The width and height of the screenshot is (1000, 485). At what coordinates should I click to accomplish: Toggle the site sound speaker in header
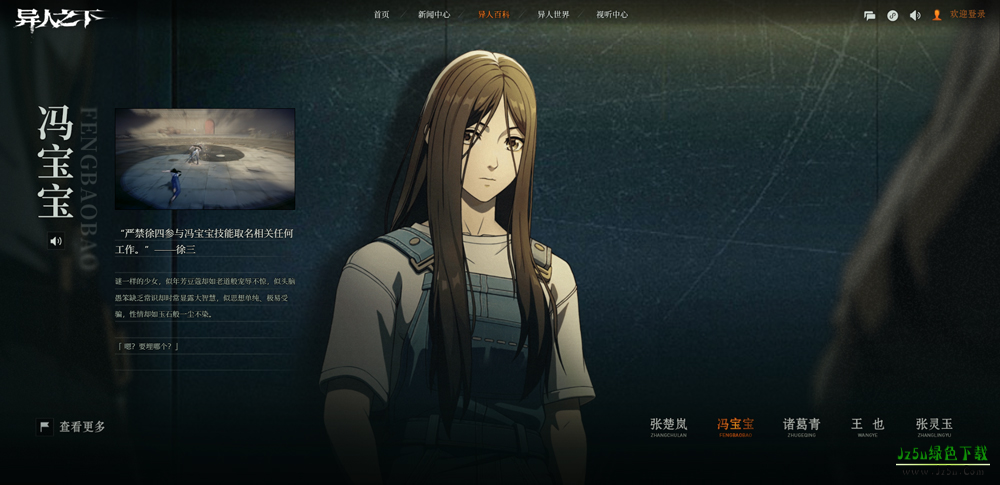click(x=915, y=15)
